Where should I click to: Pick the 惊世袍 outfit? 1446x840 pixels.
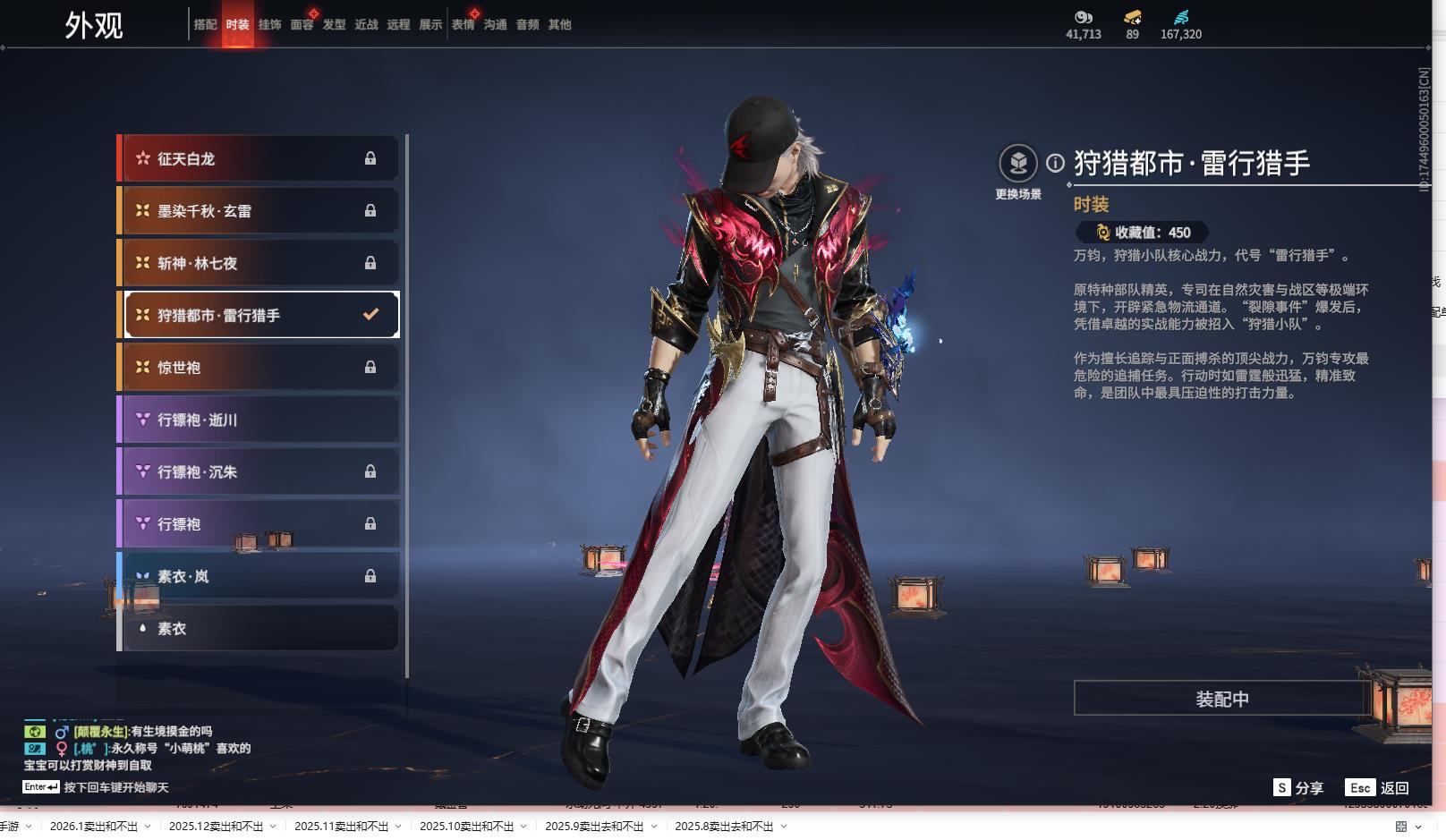(x=259, y=368)
